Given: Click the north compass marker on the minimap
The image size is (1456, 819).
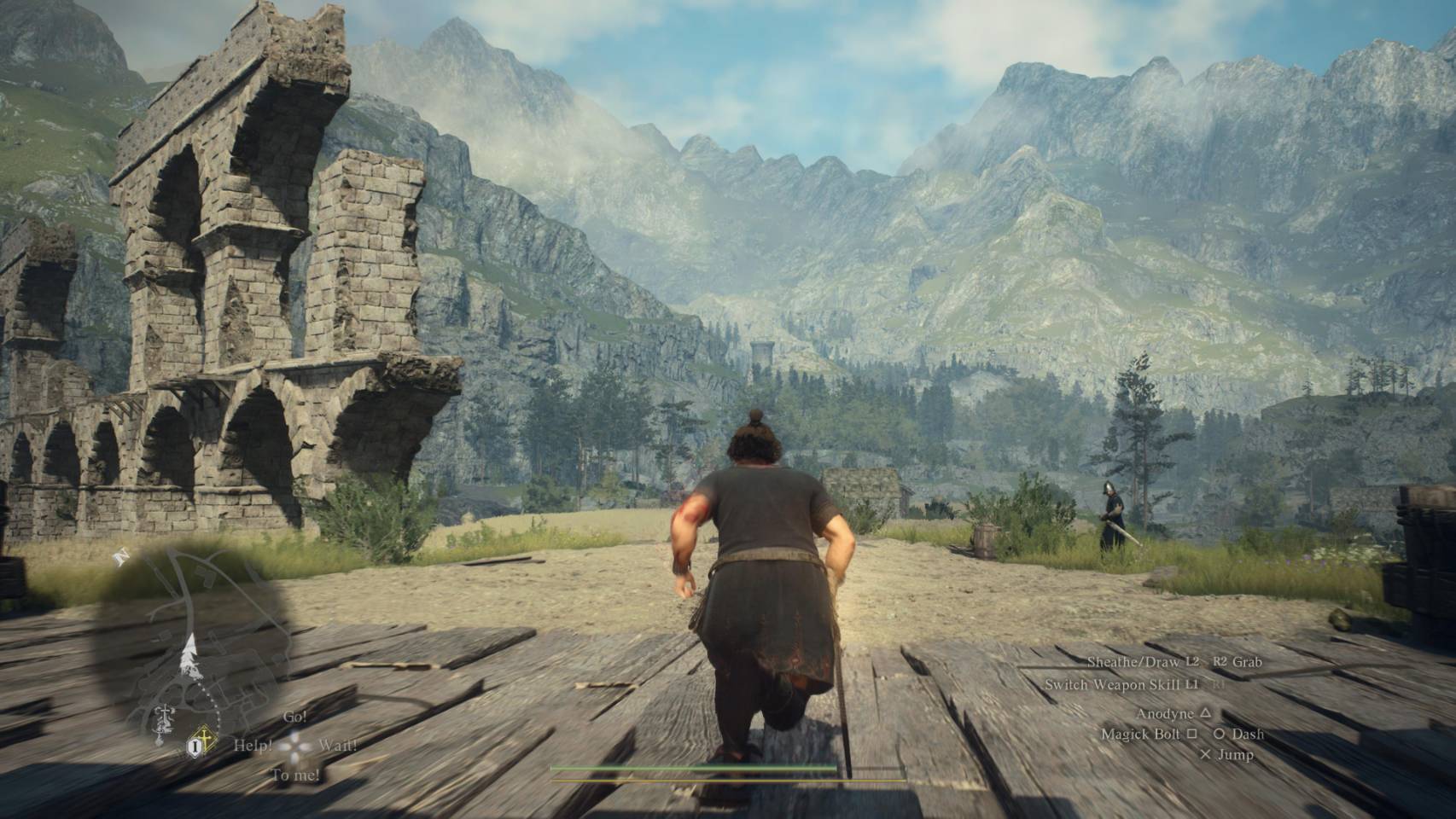Looking at the screenshot, I should (121, 557).
